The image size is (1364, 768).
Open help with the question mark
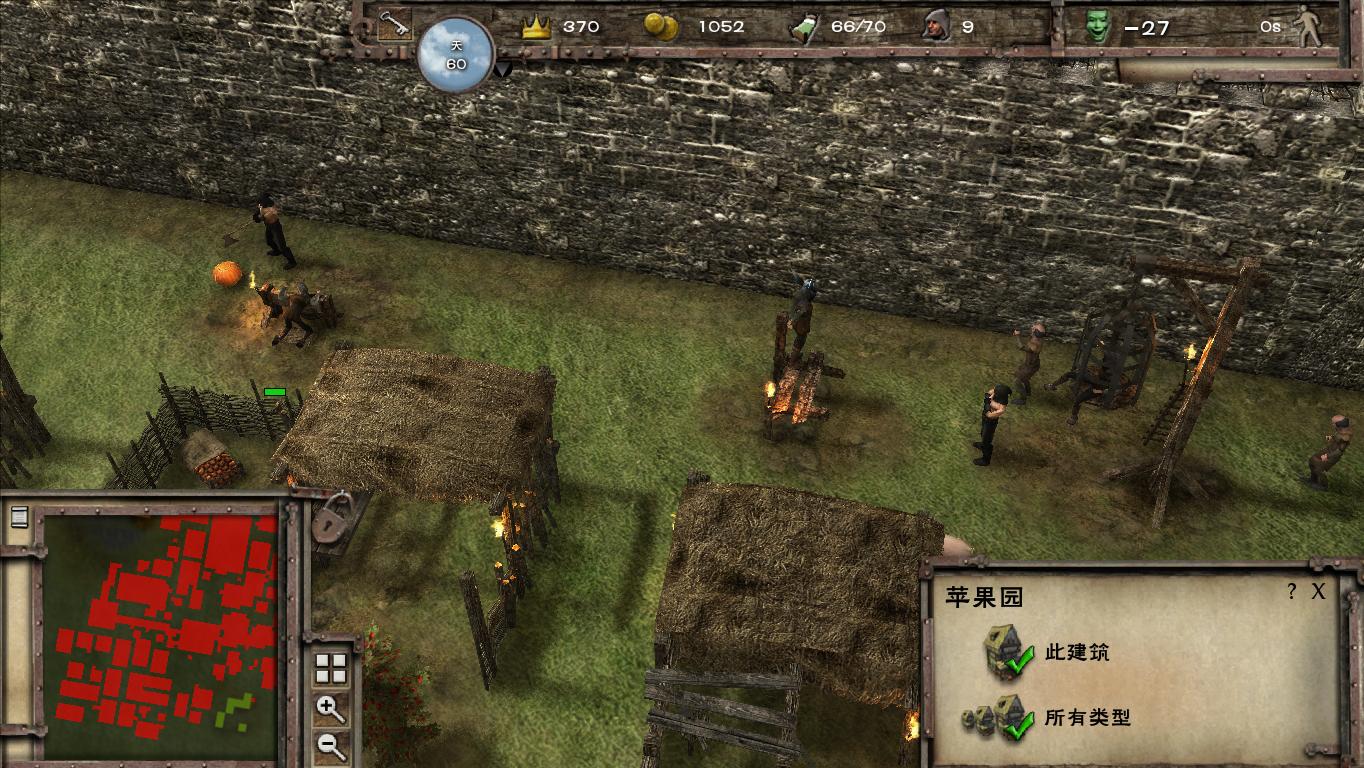(1292, 591)
